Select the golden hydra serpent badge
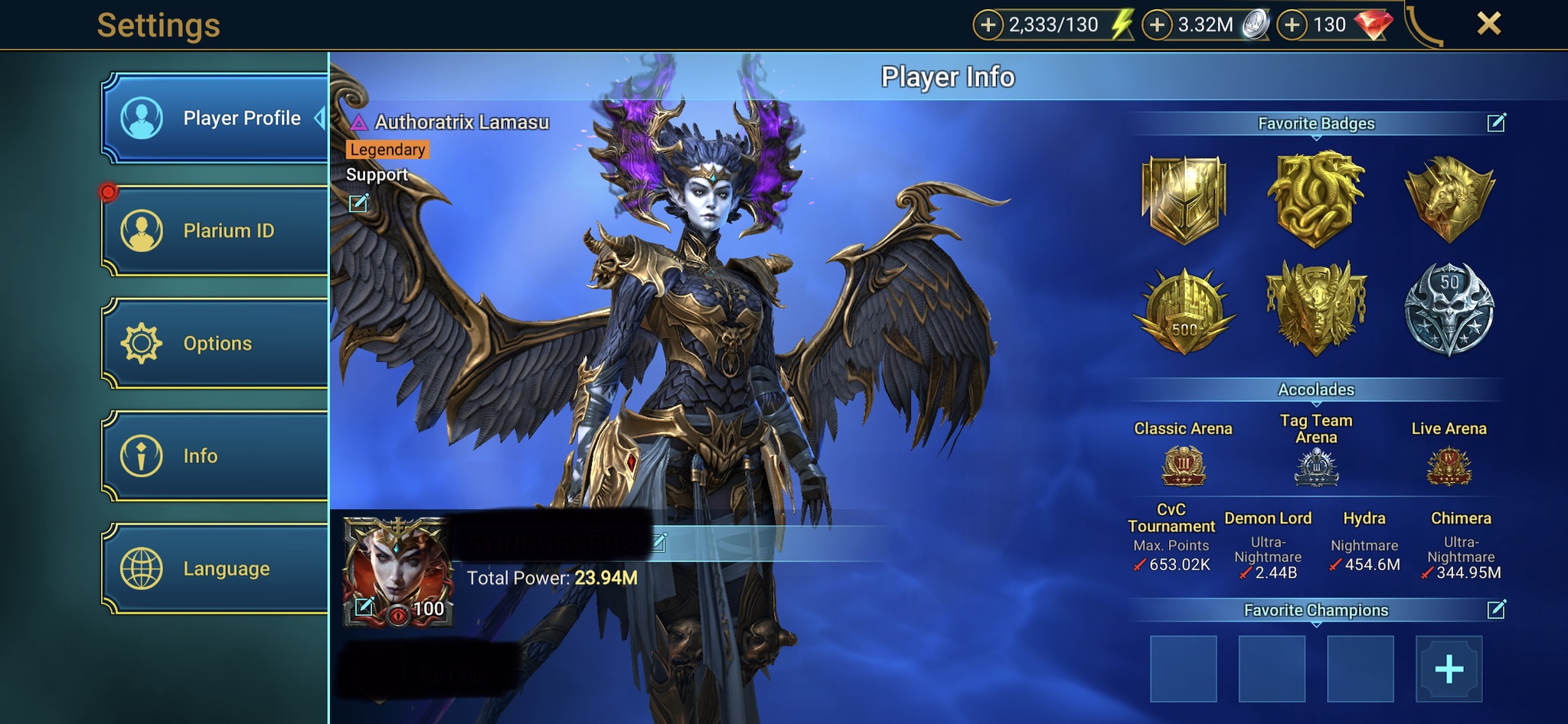Image resolution: width=1568 pixels, height=724 pixels. 1315,199
